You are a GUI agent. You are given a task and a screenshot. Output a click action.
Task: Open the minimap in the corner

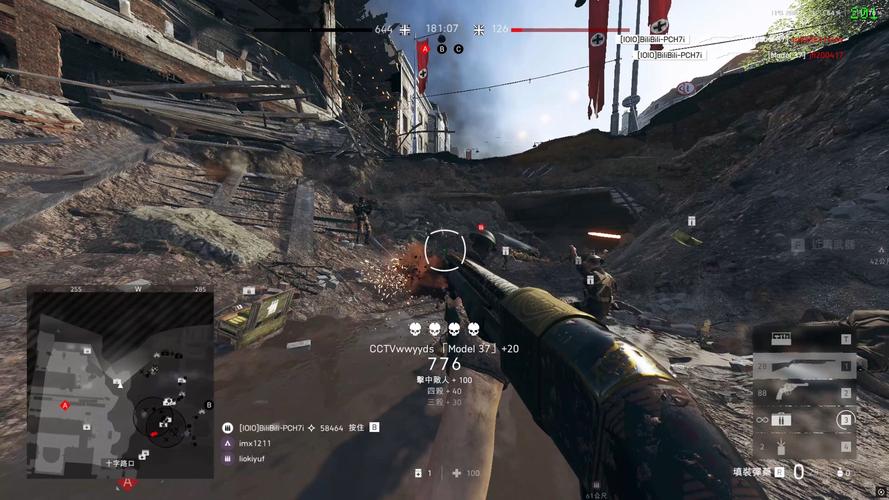(x=120, y=379)
